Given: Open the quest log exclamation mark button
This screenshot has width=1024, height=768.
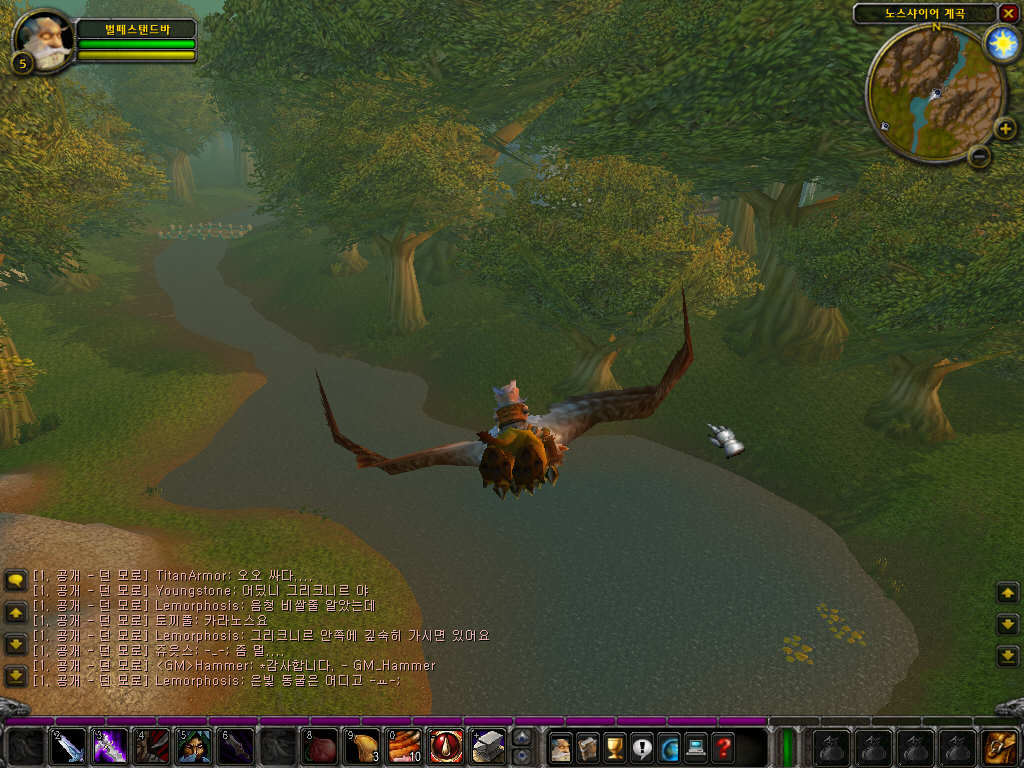Looking at the screenshot, I should (x=642, y=747).
